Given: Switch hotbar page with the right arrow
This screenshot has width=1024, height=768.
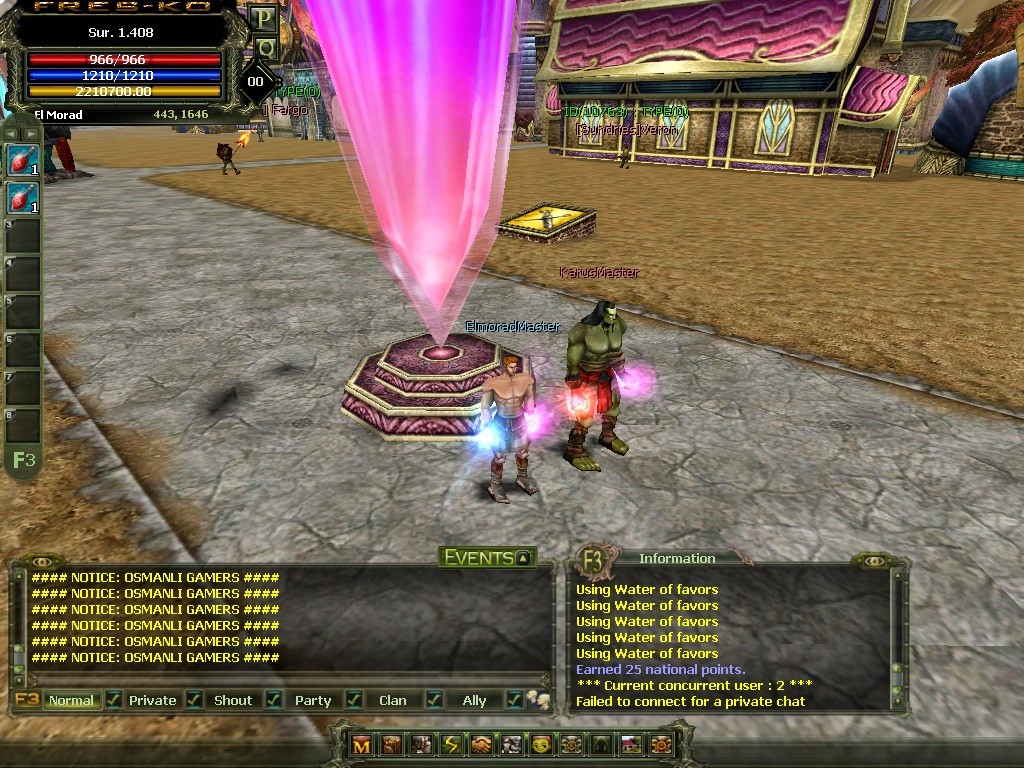Looking at the screenshot, I should tap(31, 133).
